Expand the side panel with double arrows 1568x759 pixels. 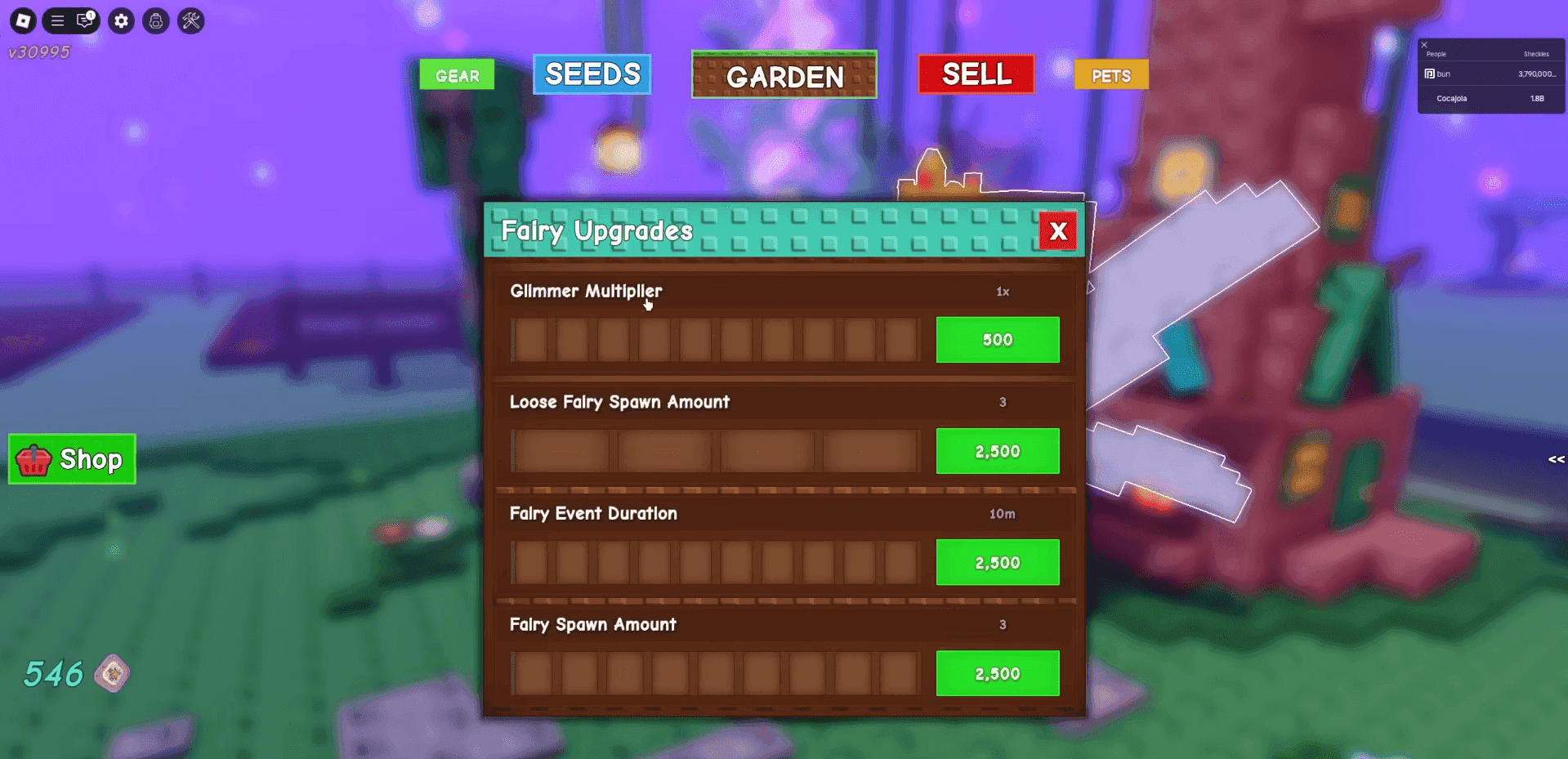(x=1556, y=459)
